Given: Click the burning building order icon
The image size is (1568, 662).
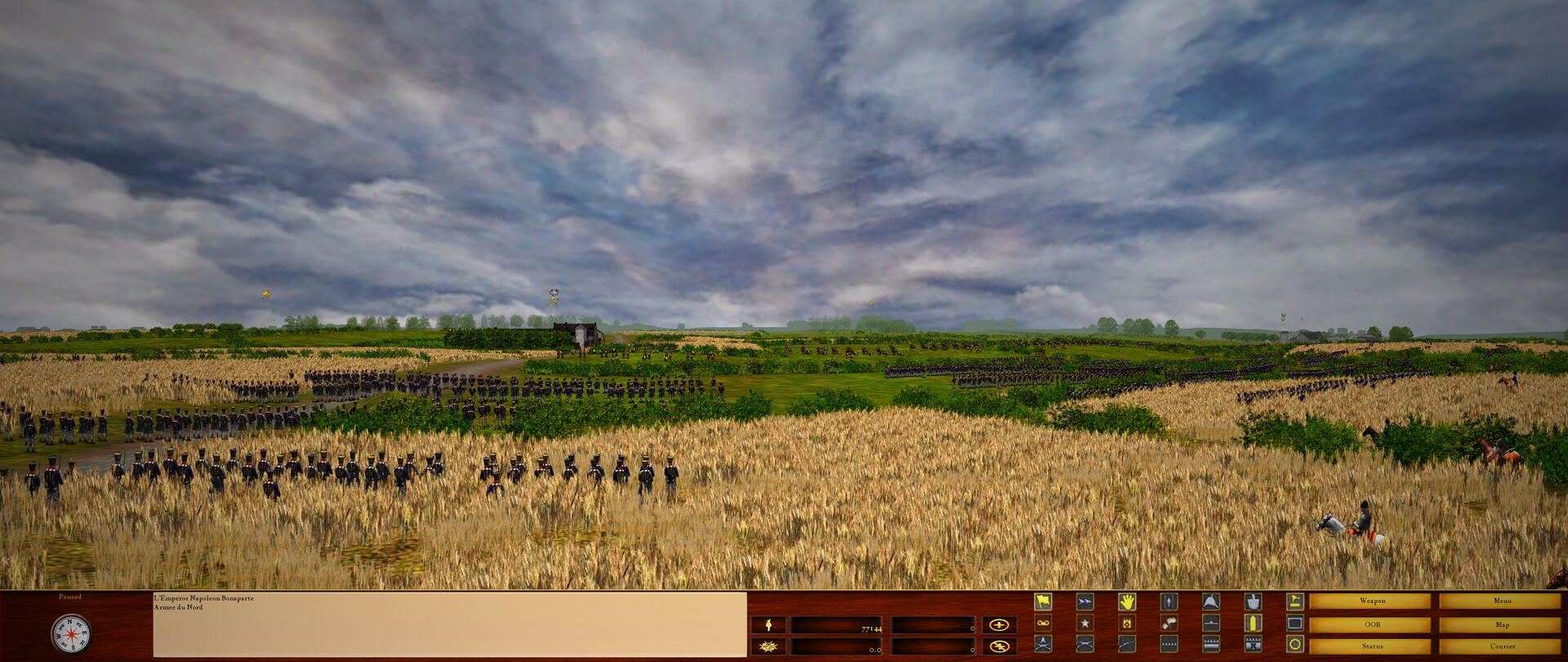Looking at the screenshot, I should [x=1127, y=623].
